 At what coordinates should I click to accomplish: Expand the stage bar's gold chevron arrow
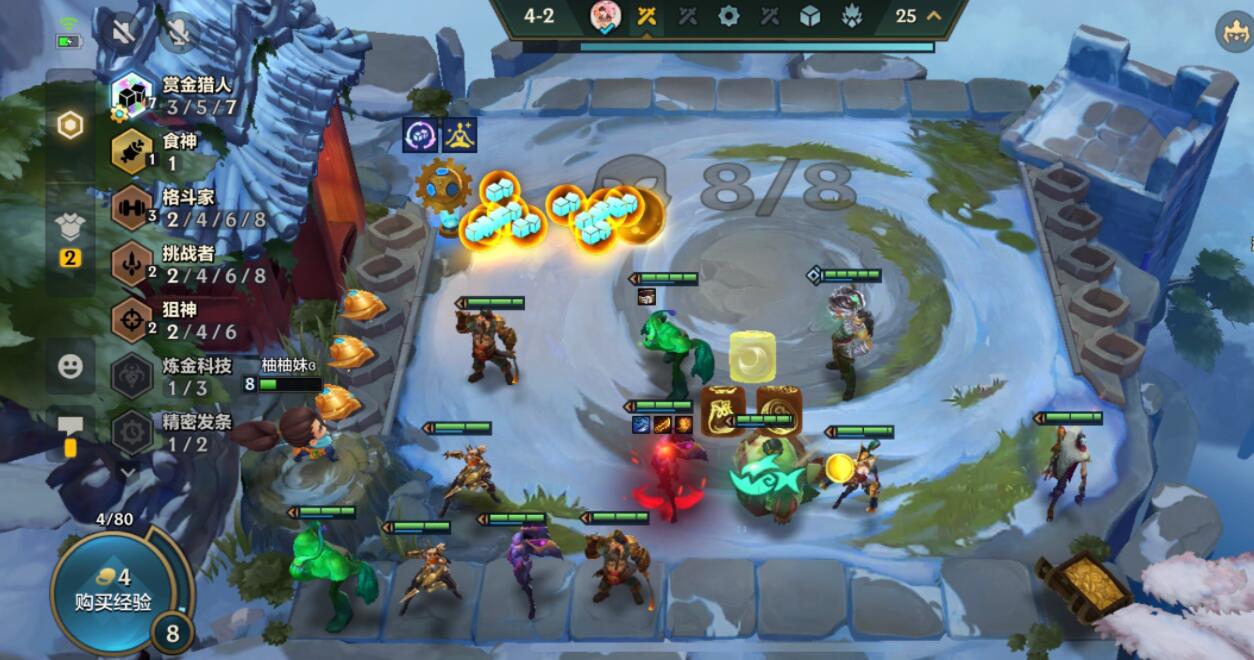click(x=935, y=16)
